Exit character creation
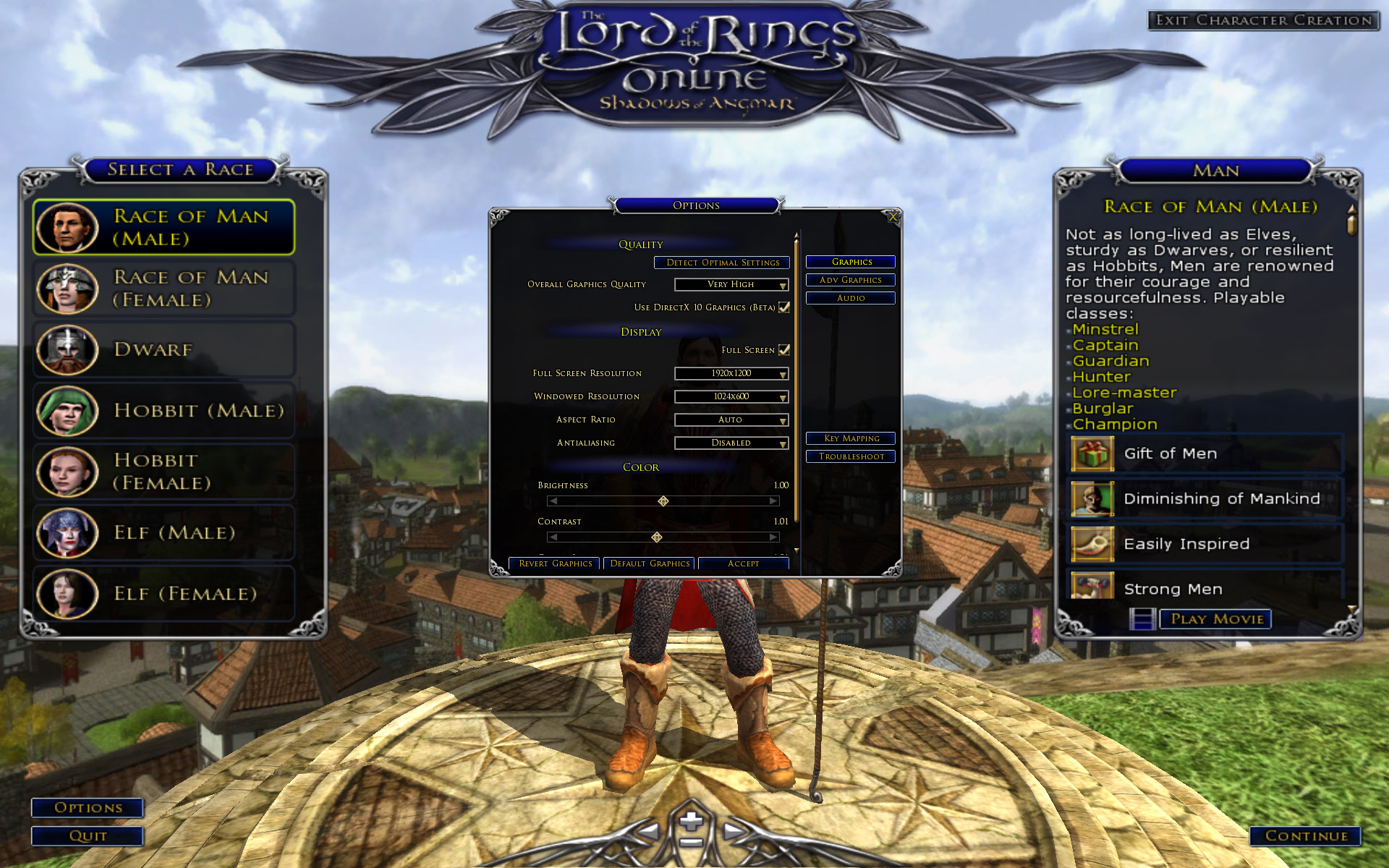 click(x=1263, y=20)
